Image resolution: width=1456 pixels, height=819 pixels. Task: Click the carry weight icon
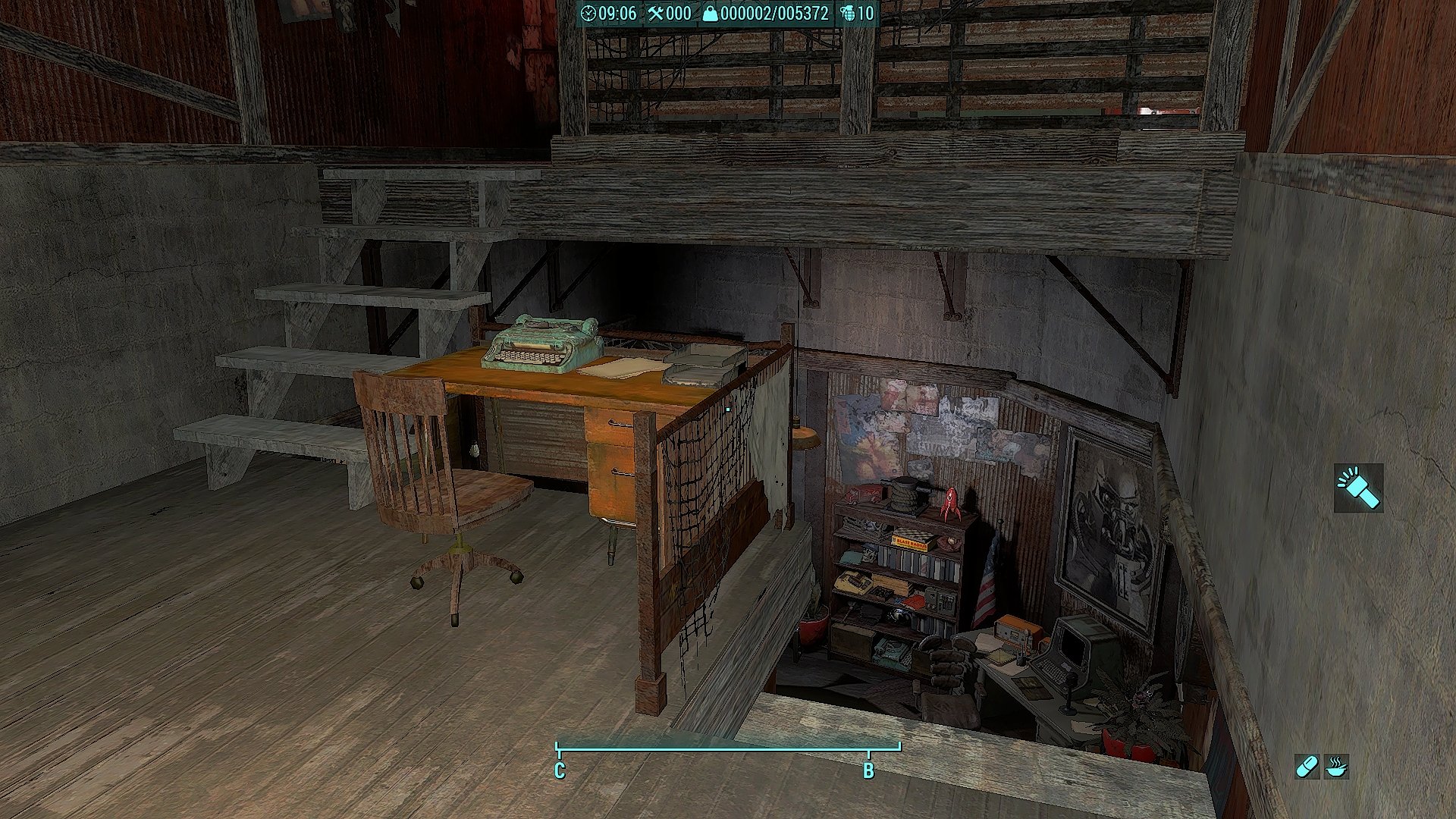tap(710, 14)
